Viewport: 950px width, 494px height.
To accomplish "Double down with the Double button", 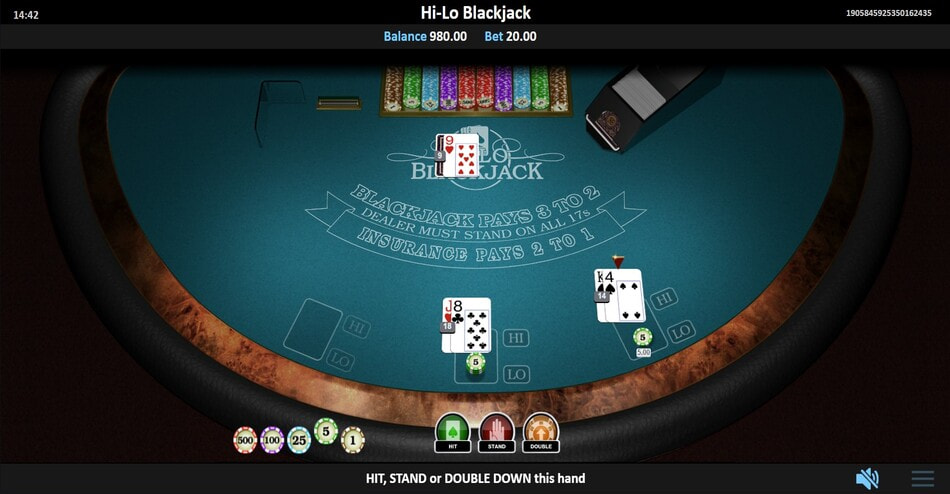I will point(541,433).
